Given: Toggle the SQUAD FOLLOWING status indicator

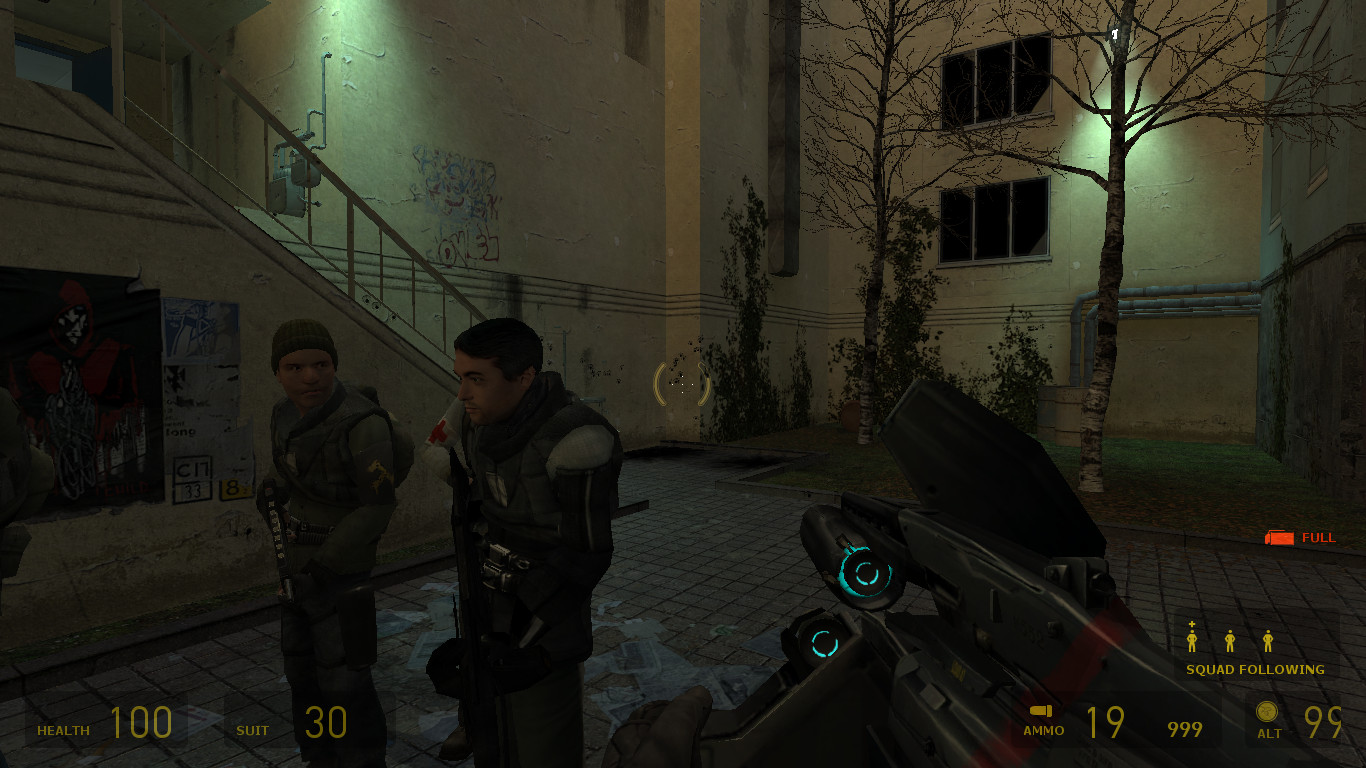Looking at the screenshot, I should pyautogui.click(x=1256, y=668).
